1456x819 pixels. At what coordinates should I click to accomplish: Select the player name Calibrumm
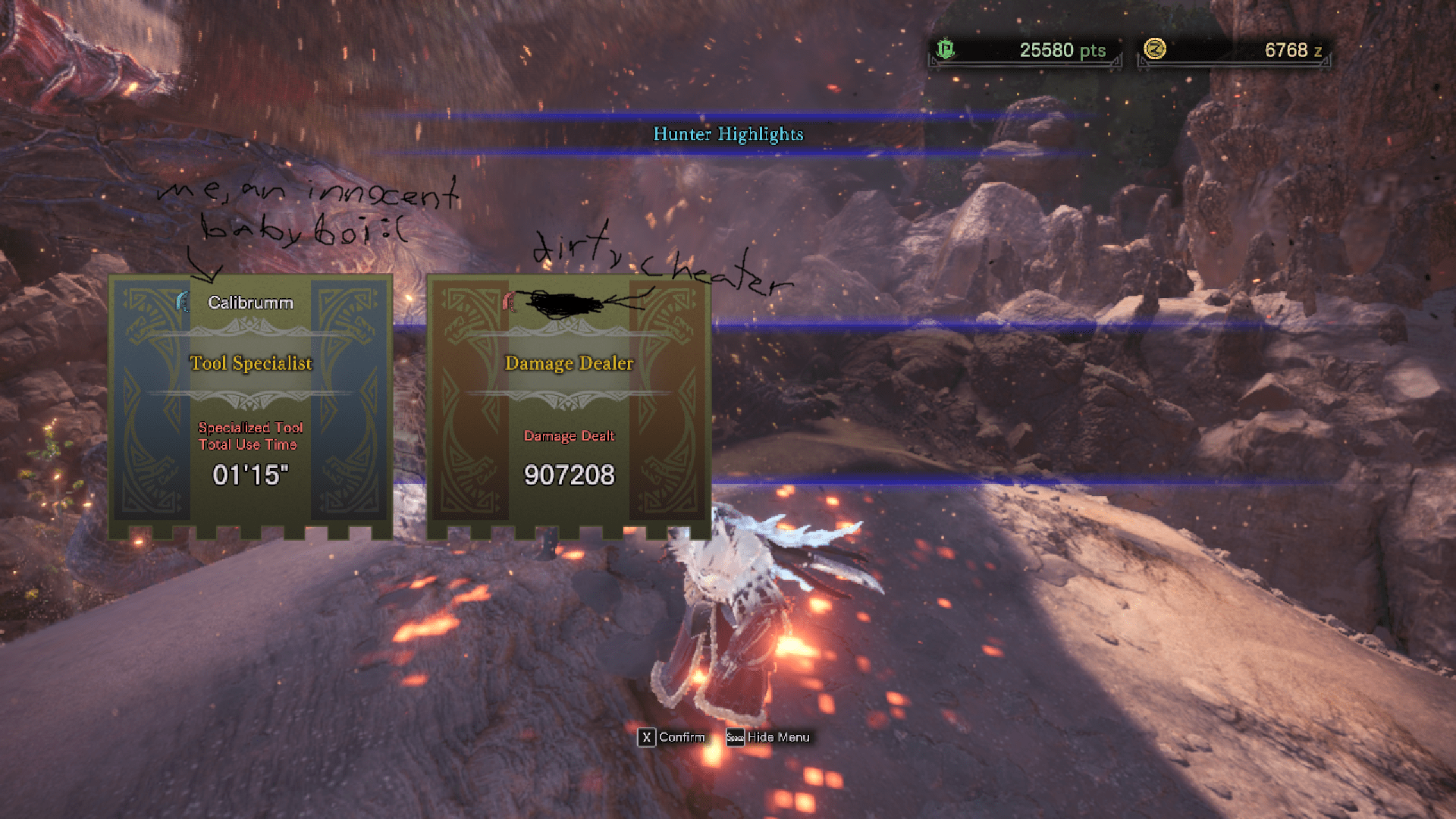(x=250, y=301)
